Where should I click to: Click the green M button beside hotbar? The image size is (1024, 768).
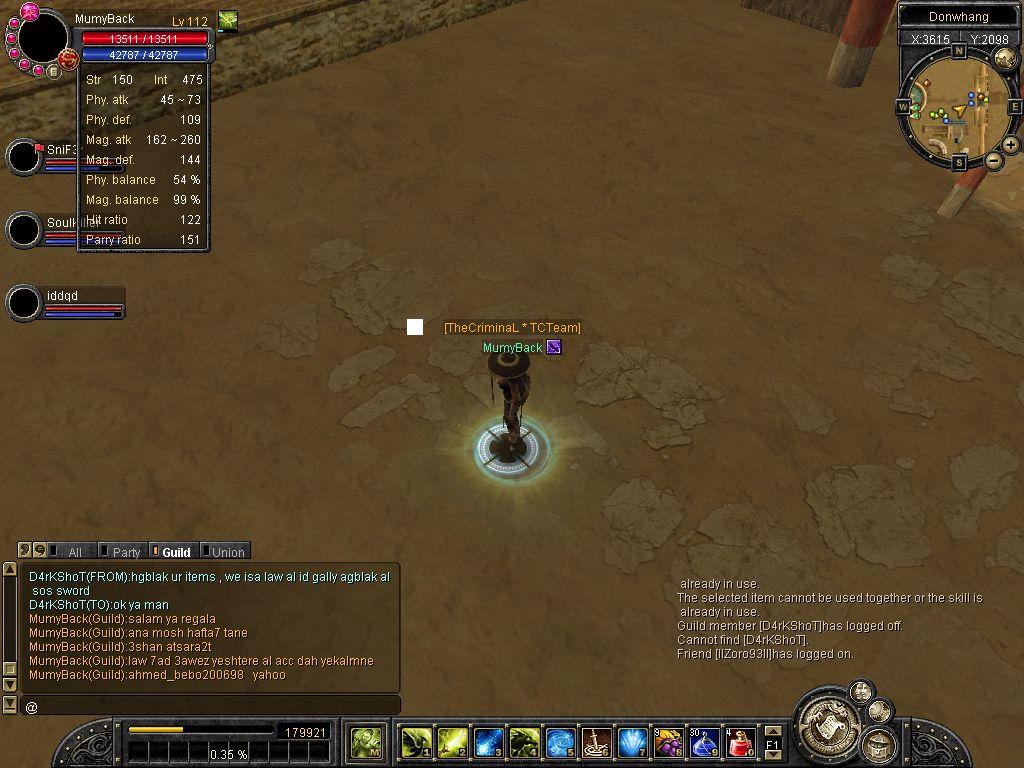366,742
